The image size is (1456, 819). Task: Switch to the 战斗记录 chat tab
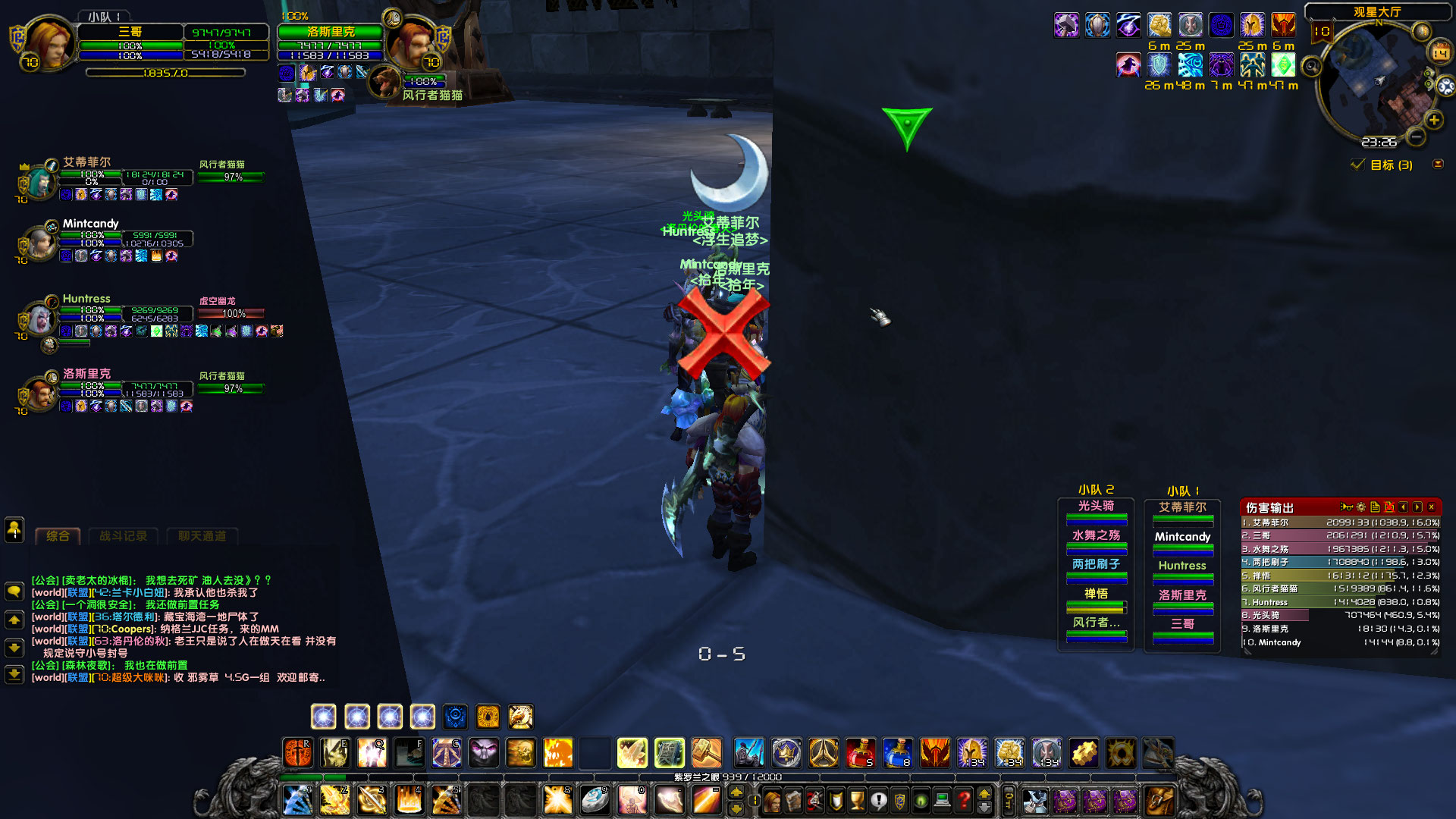[x=124, y=535]
